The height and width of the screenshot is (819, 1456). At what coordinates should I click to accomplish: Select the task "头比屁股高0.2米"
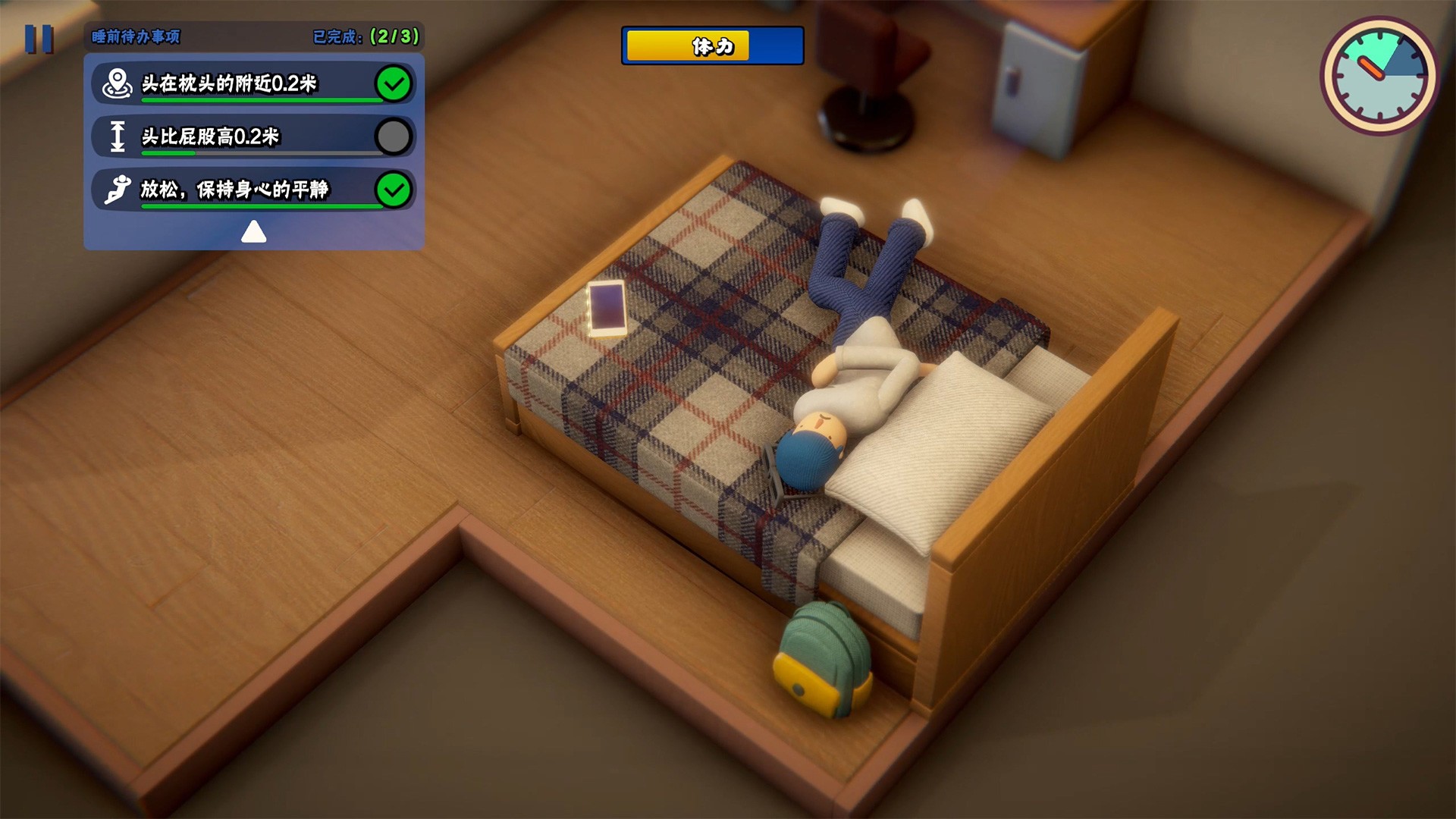pos(253,136)
